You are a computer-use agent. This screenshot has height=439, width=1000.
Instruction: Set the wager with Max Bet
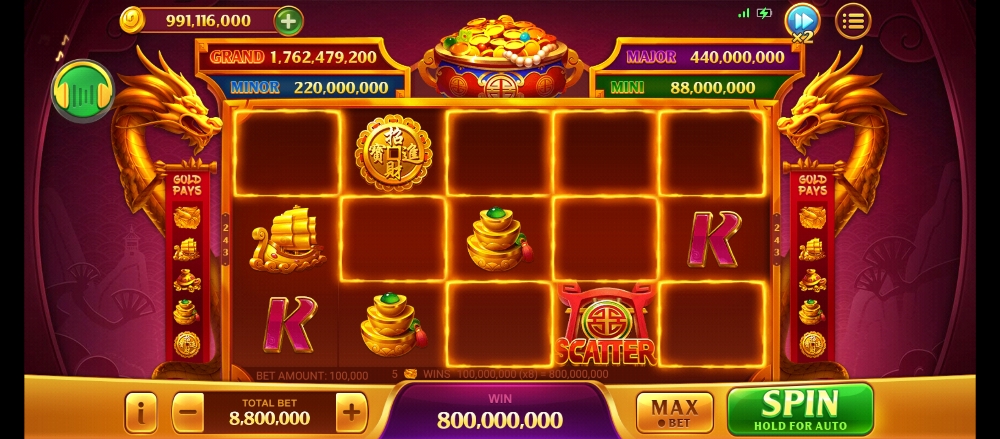[675, 412]
